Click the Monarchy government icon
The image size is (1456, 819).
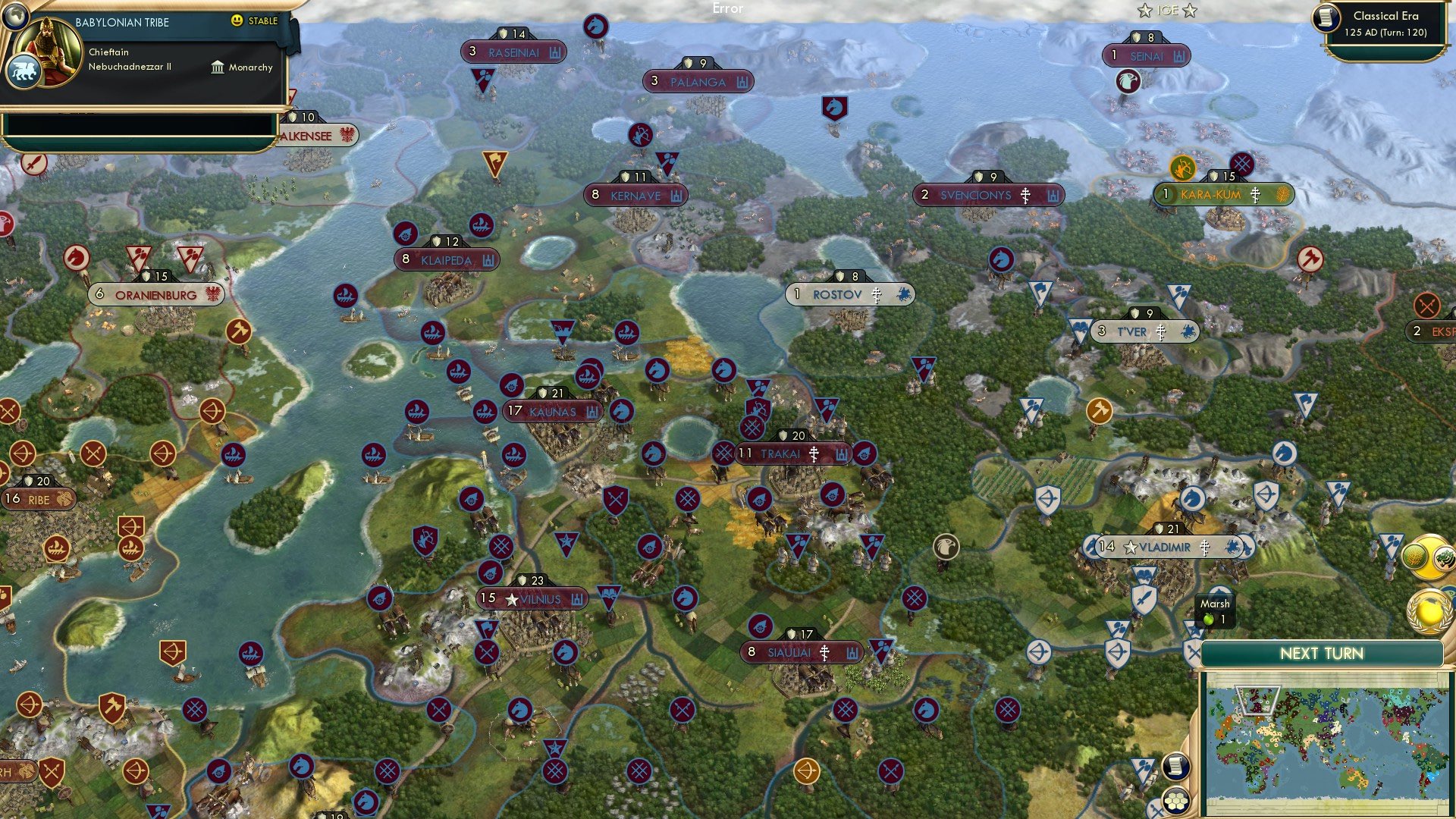click(x=218, y=67)
